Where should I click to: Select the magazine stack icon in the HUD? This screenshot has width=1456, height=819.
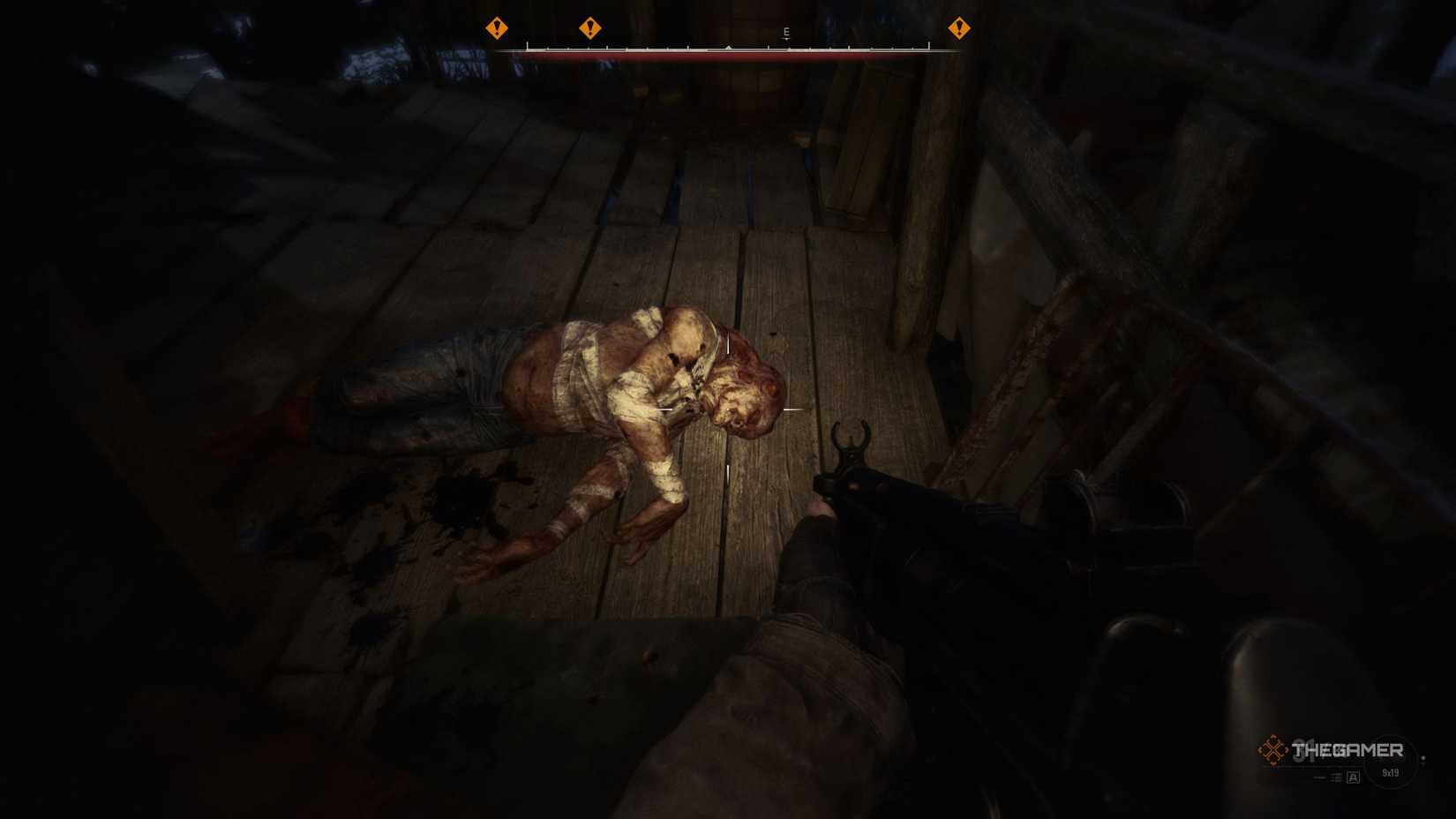click(1337, 777)
